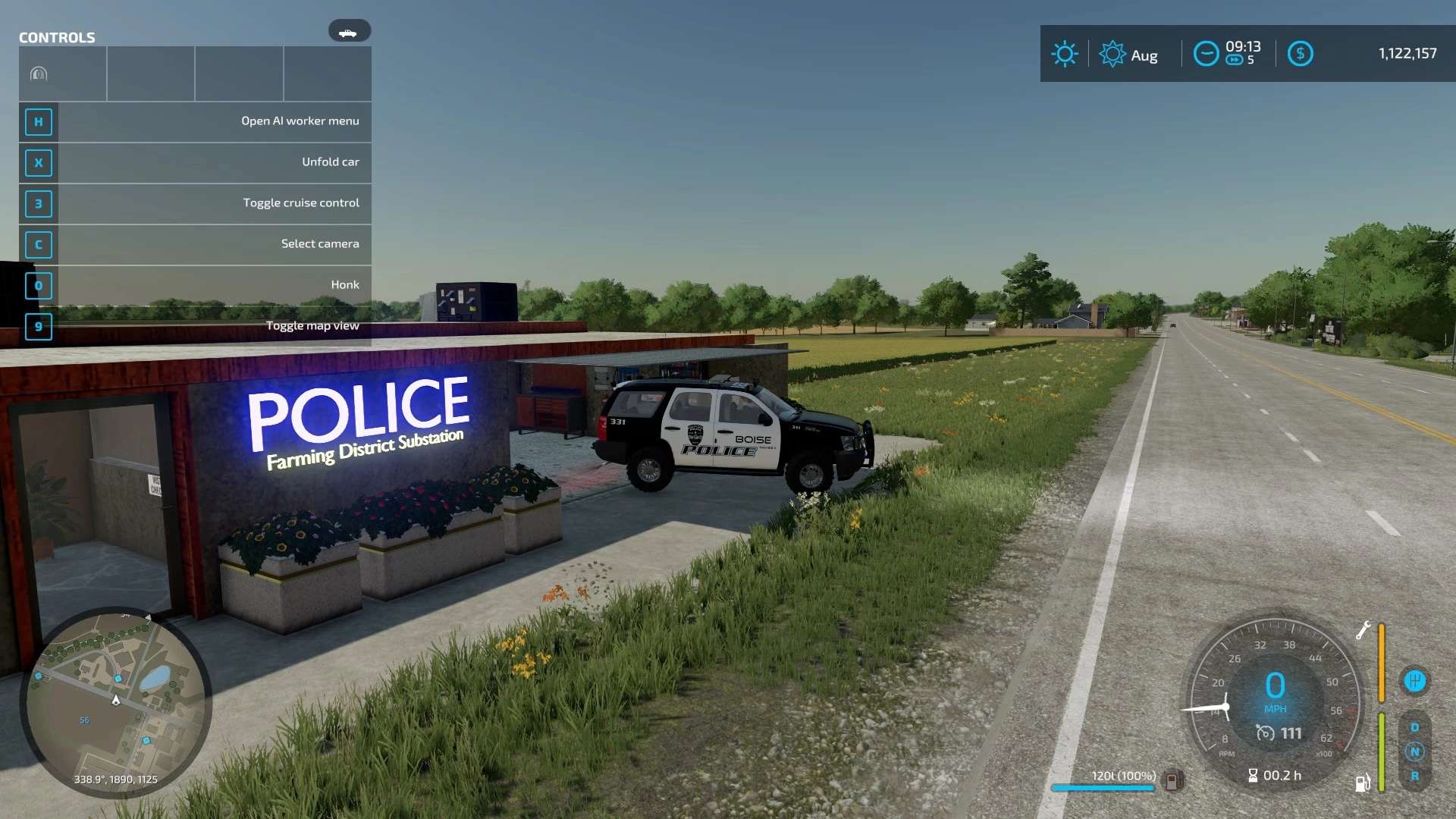Choose the R reverse direction indicator
The width and height of the screenshot is (1456, 819).
tap(1414, 776)
